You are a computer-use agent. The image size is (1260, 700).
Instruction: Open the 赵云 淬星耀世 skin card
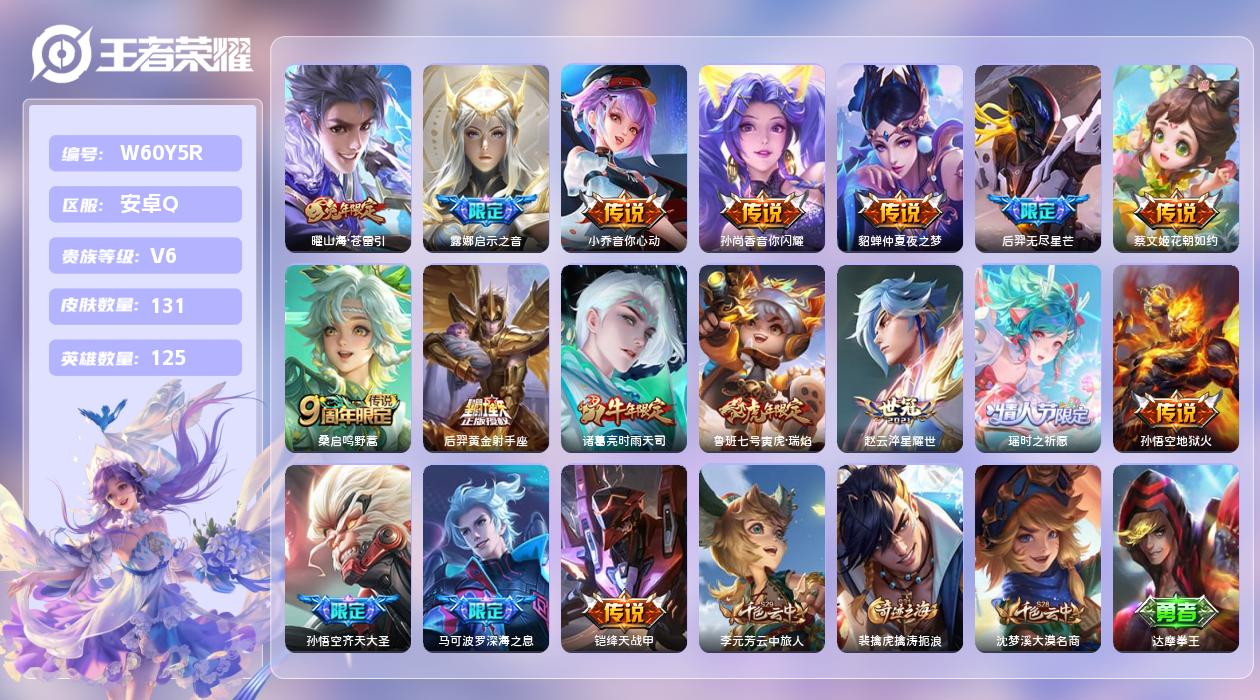(x=900, y=358)
